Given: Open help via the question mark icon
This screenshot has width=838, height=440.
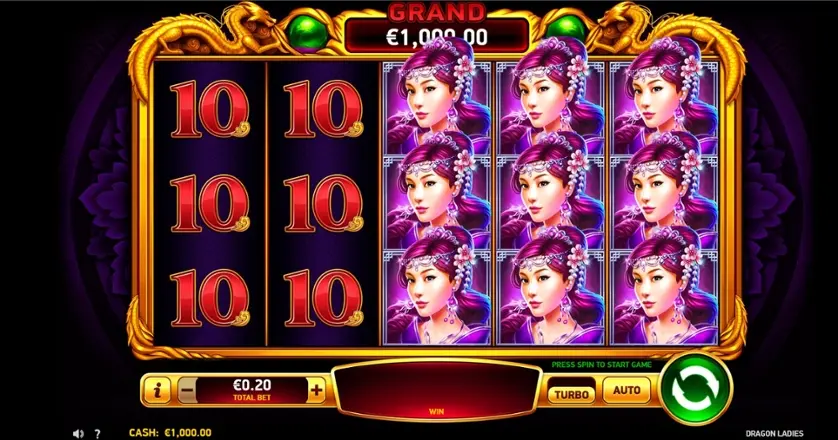Looking at the screenshot, I should coord(97,433).
